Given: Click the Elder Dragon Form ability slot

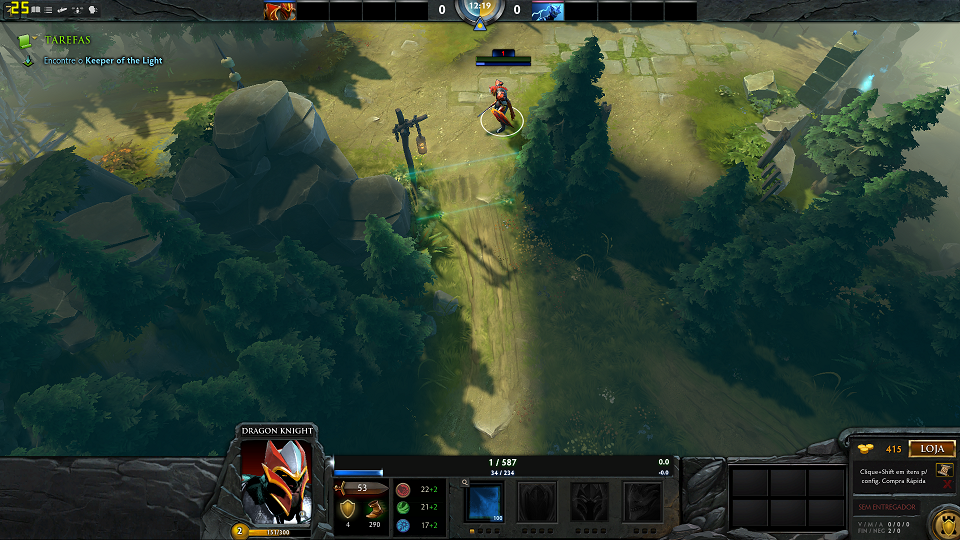Looking at the screenshot, I should [642, 501].
